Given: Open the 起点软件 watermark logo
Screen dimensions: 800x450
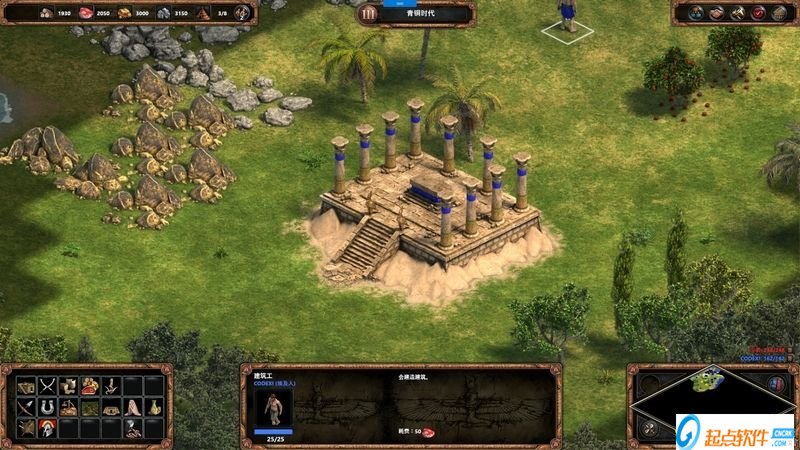Looking at the screenshot, I should pos(734,430).
